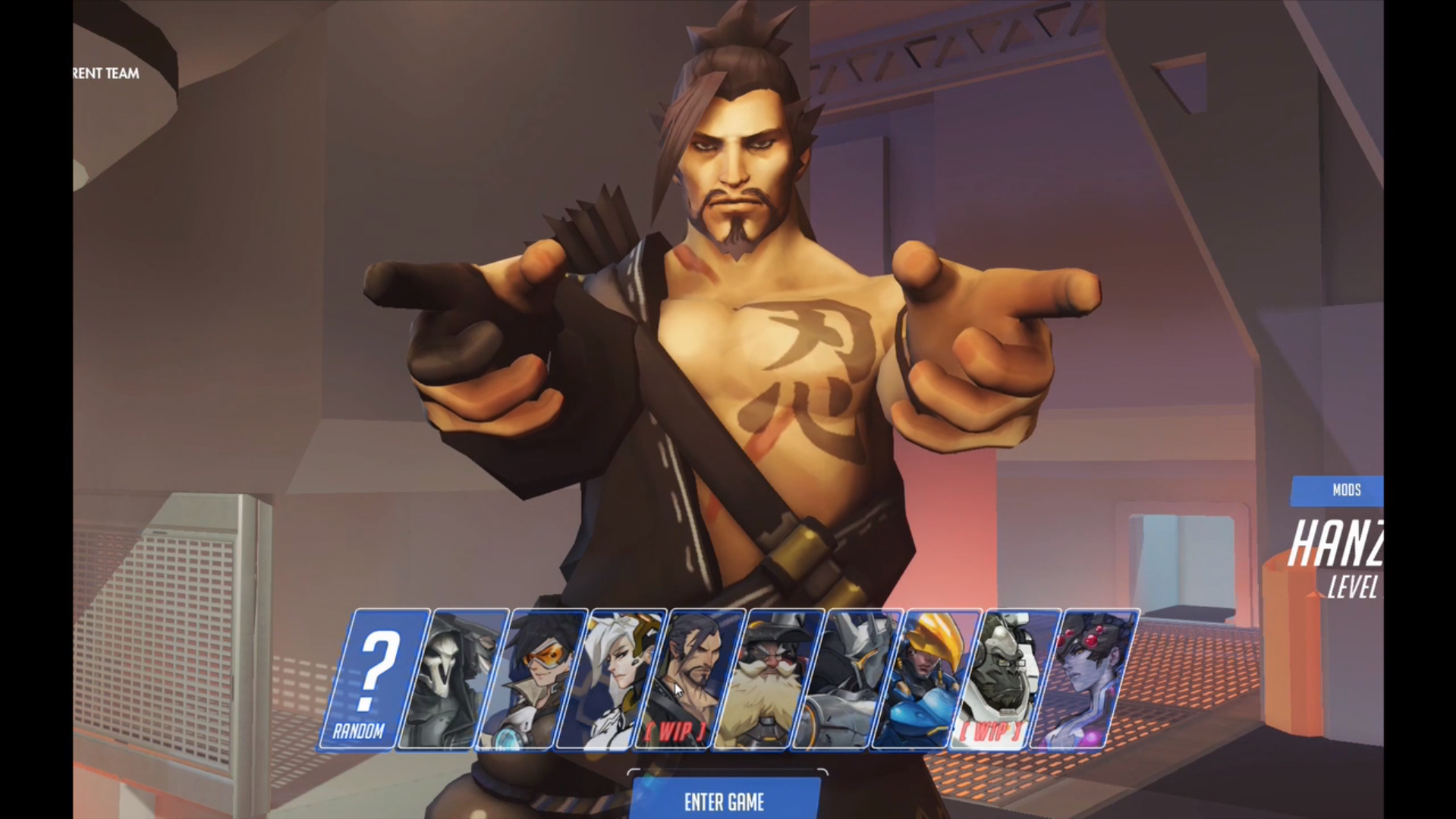This screenshot has height=819, width=1456.
Task: Pick the Reinhardt hero portrait
Action: coord(846,679)
